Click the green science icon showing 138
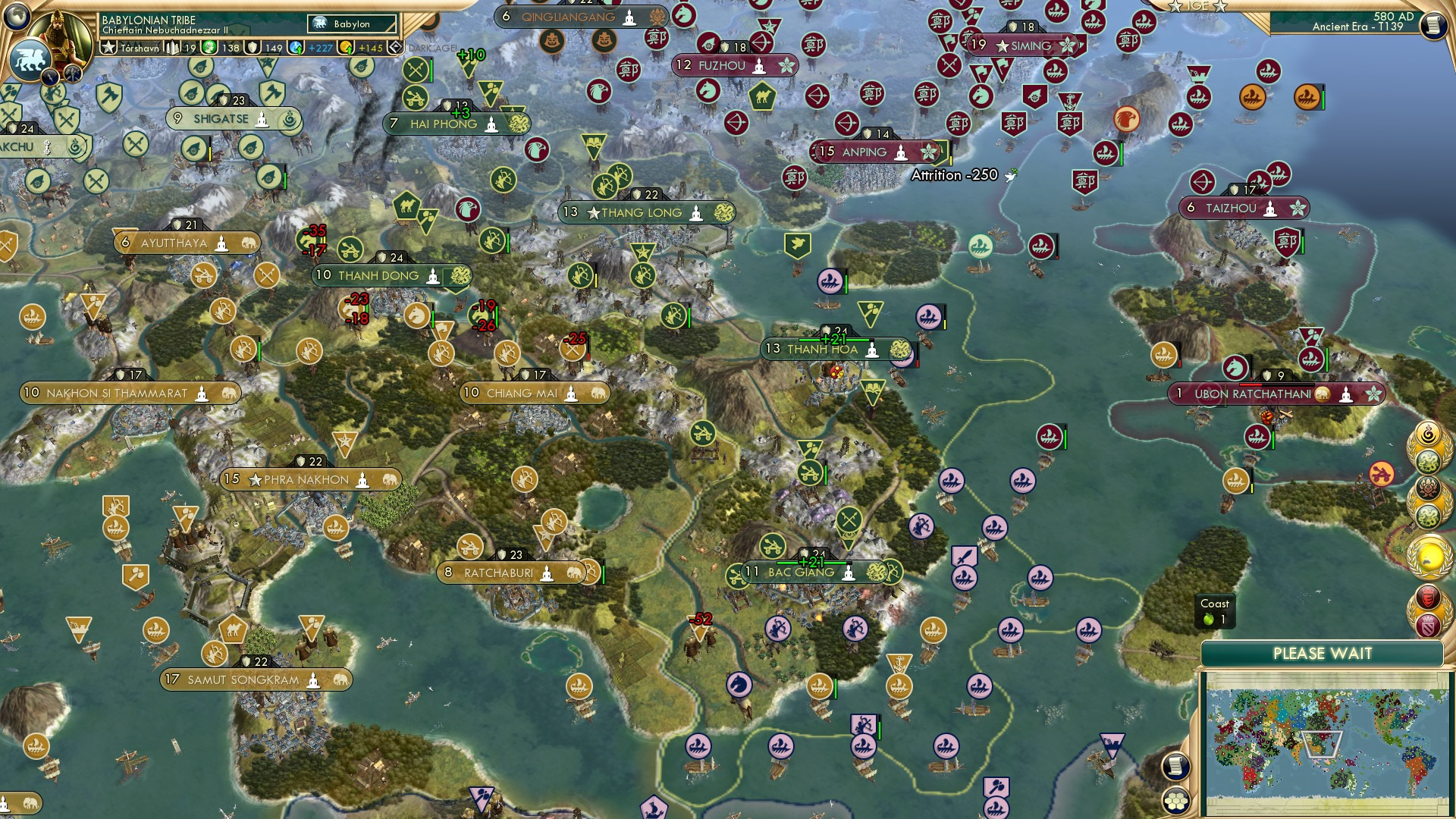 coord(210,47)
